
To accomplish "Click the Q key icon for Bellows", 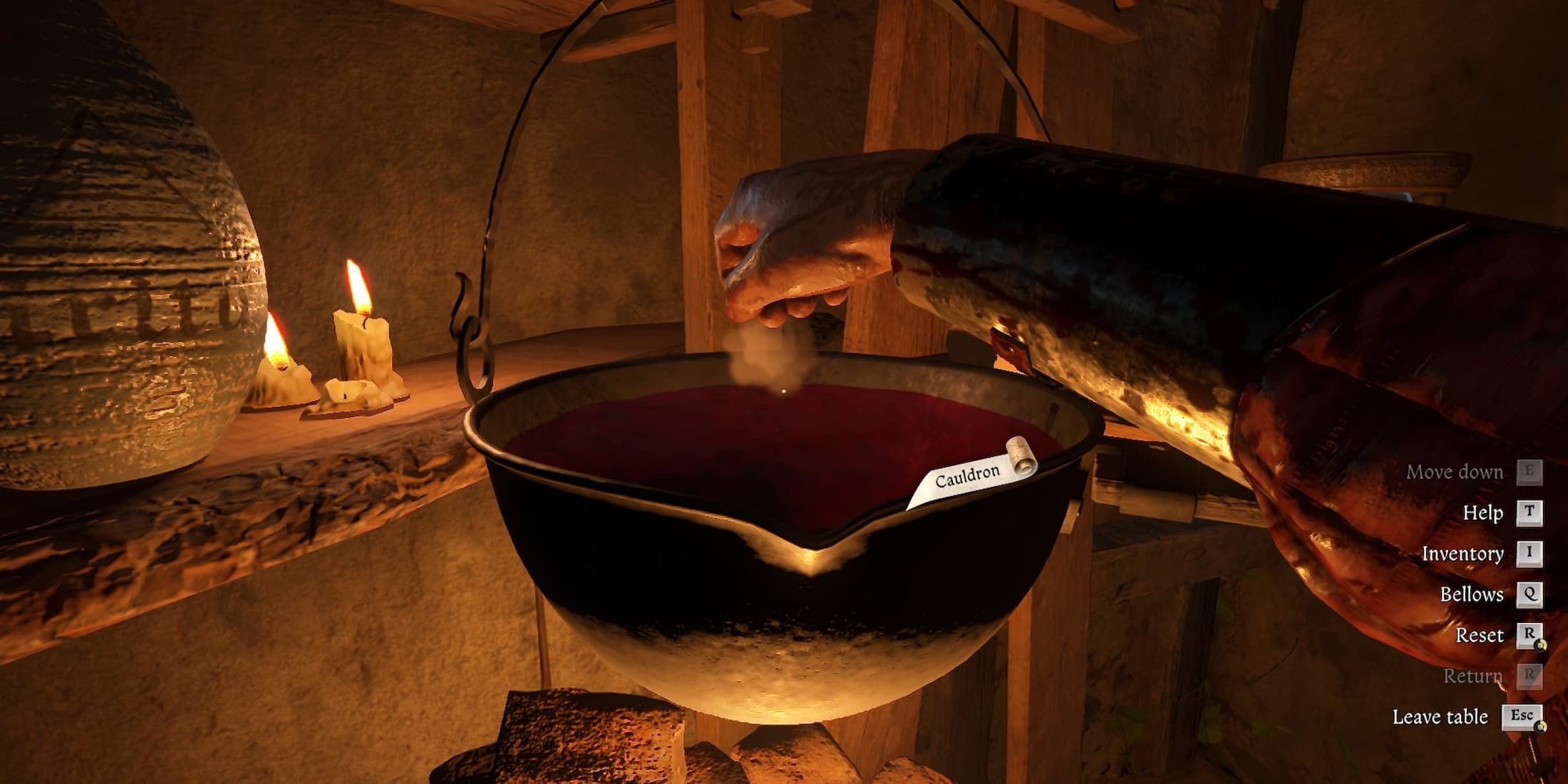I will point(1530,594).
